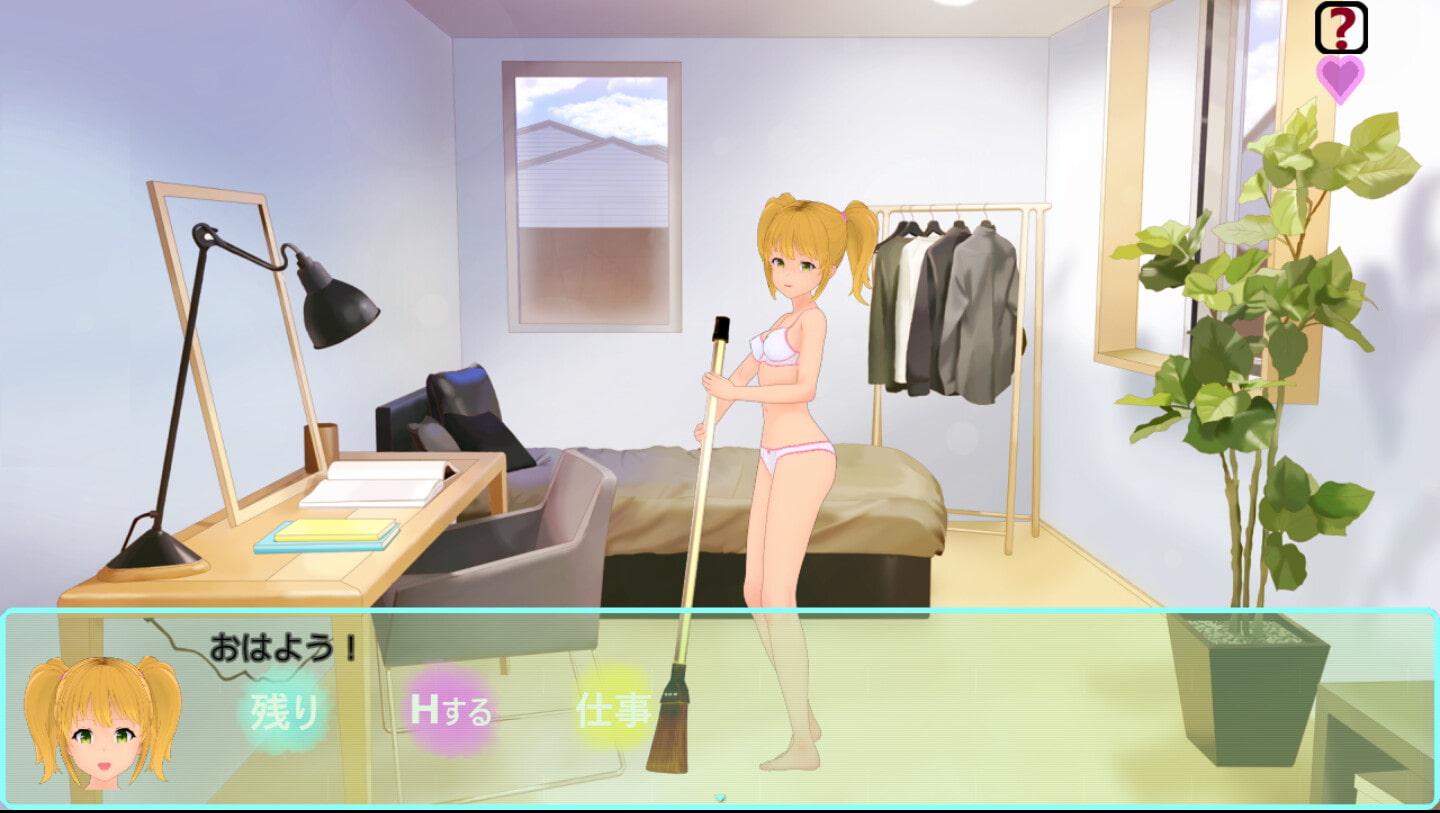Click the purple heart icon

(x=1340, y=77)
